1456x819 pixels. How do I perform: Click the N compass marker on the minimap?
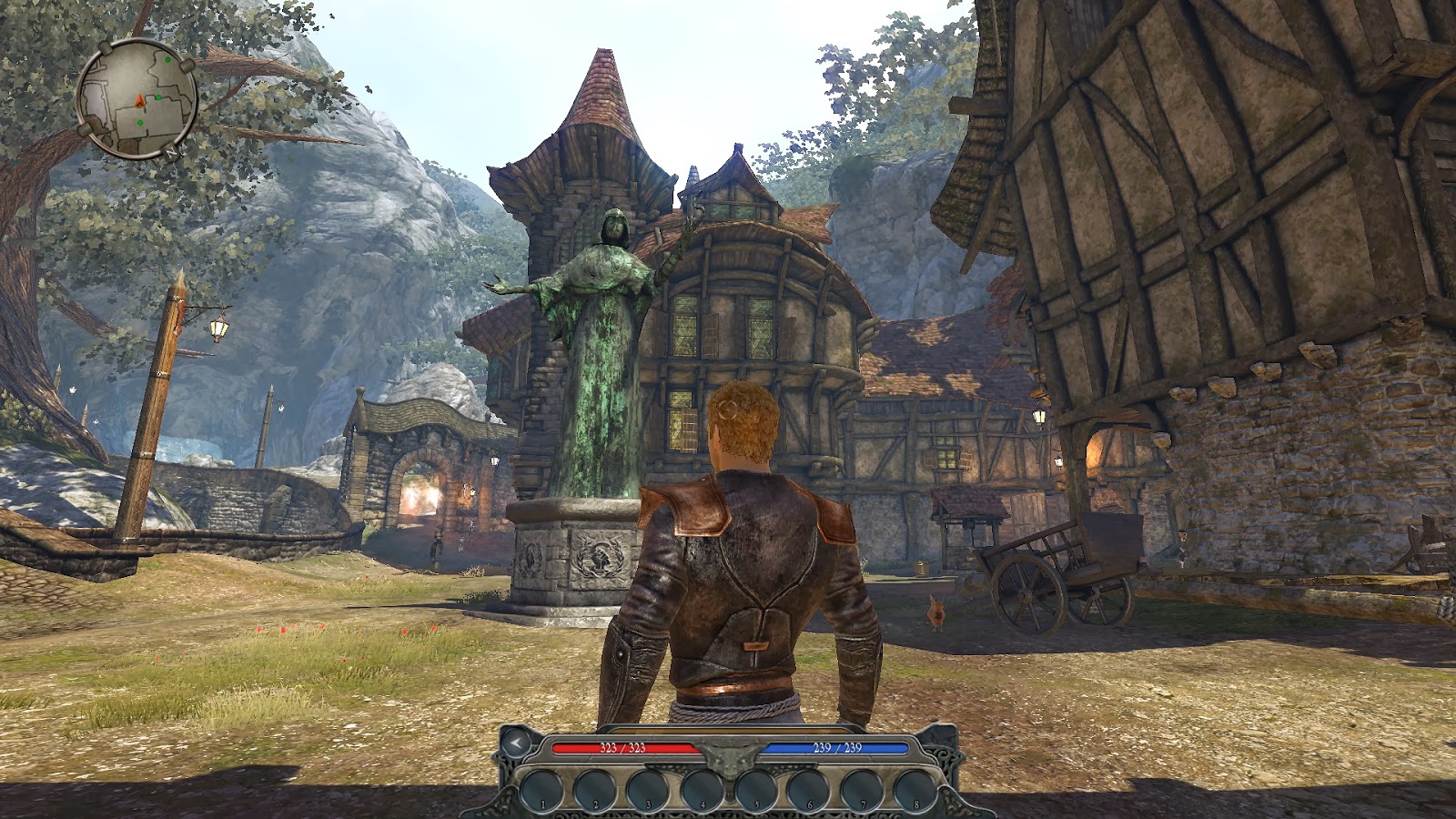(171, 152)
